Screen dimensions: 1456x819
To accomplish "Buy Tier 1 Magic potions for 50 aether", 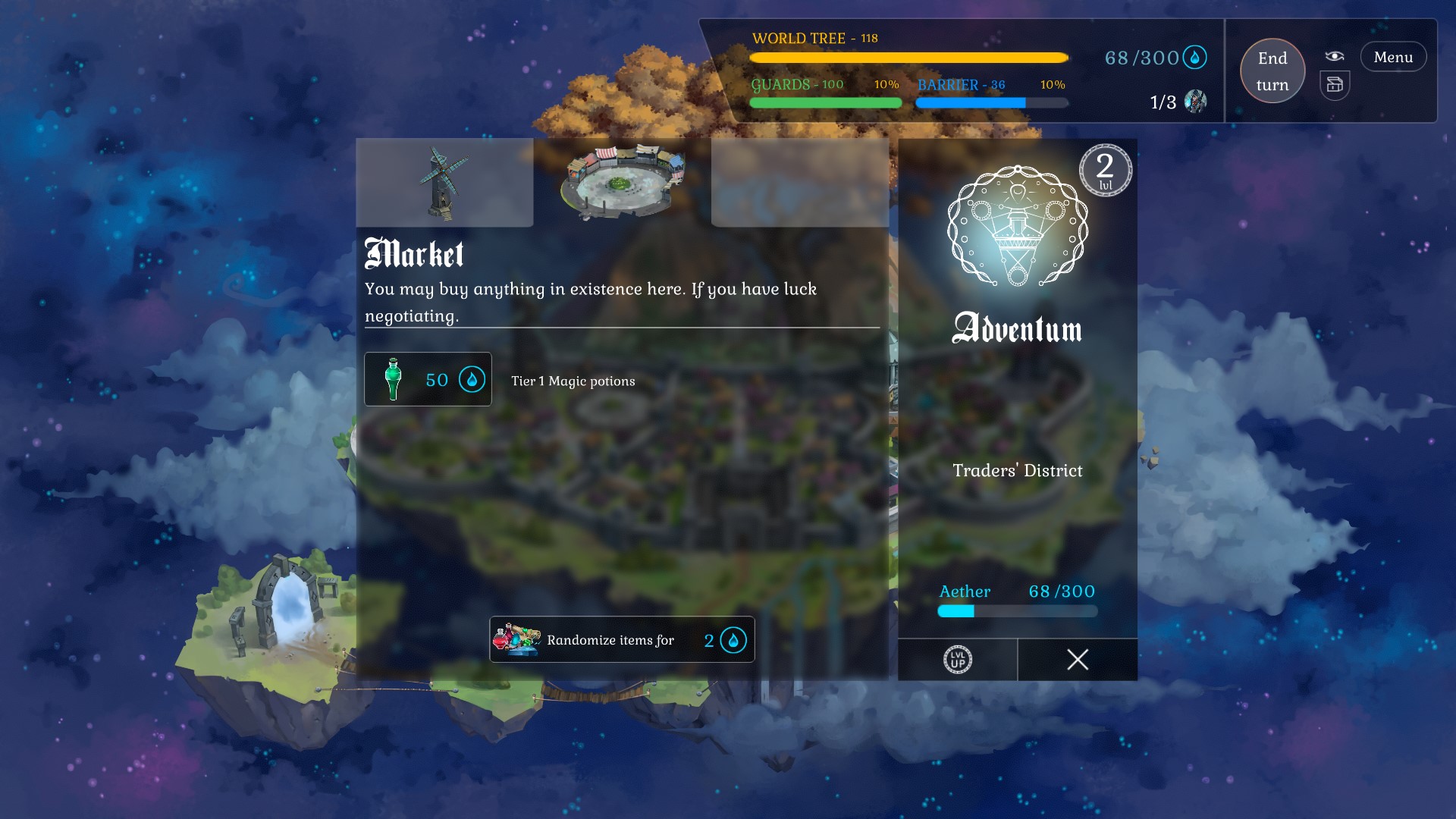I will [x=427, y=379].
